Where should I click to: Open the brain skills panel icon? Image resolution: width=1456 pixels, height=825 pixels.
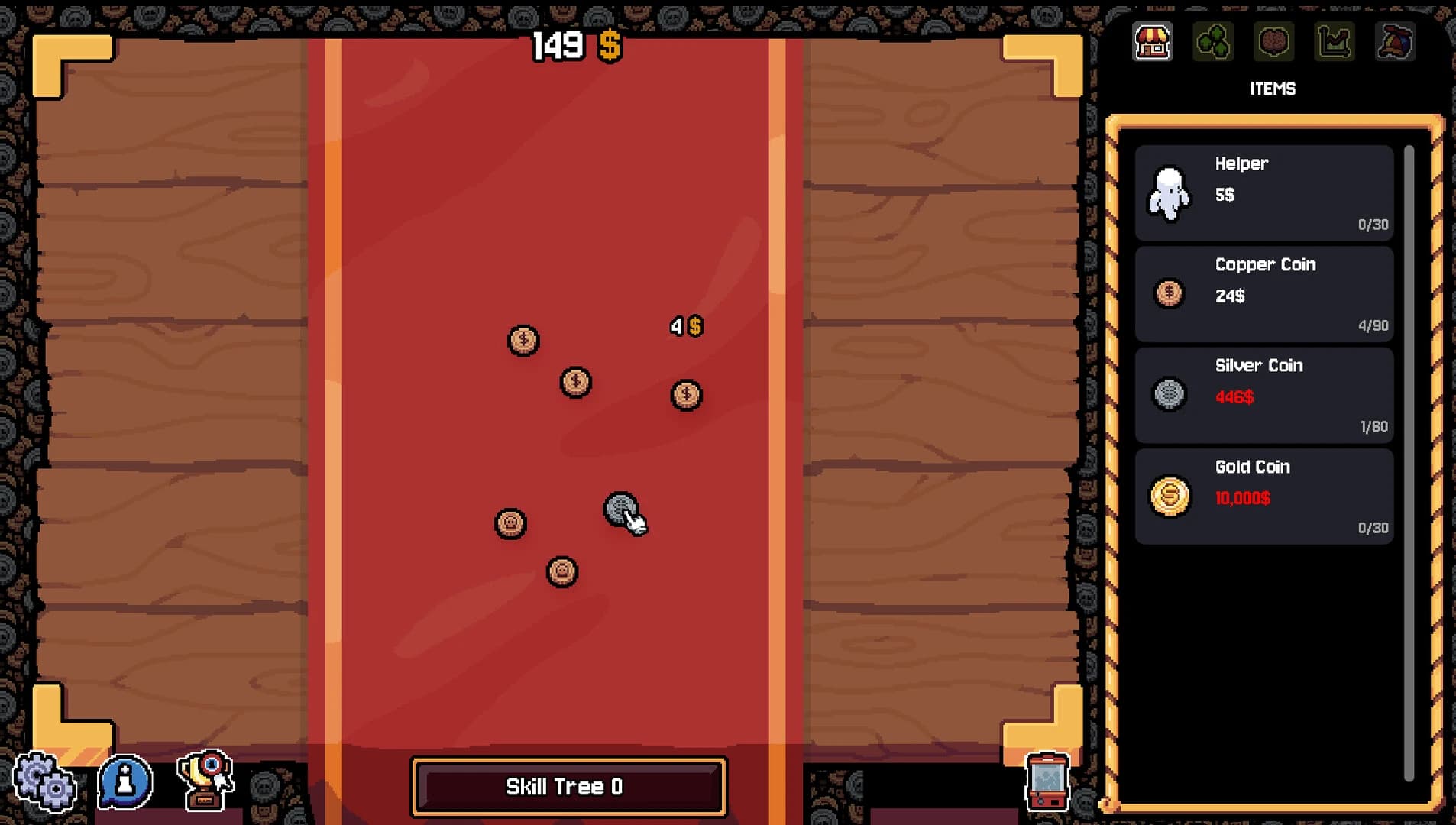point(1274,42)
